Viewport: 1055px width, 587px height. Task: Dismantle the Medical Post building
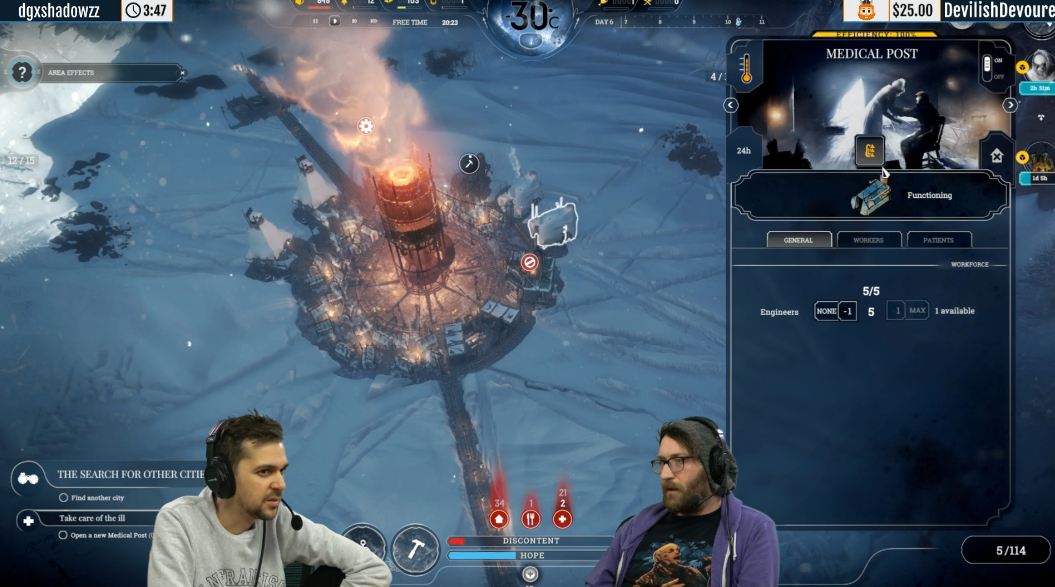996,155
